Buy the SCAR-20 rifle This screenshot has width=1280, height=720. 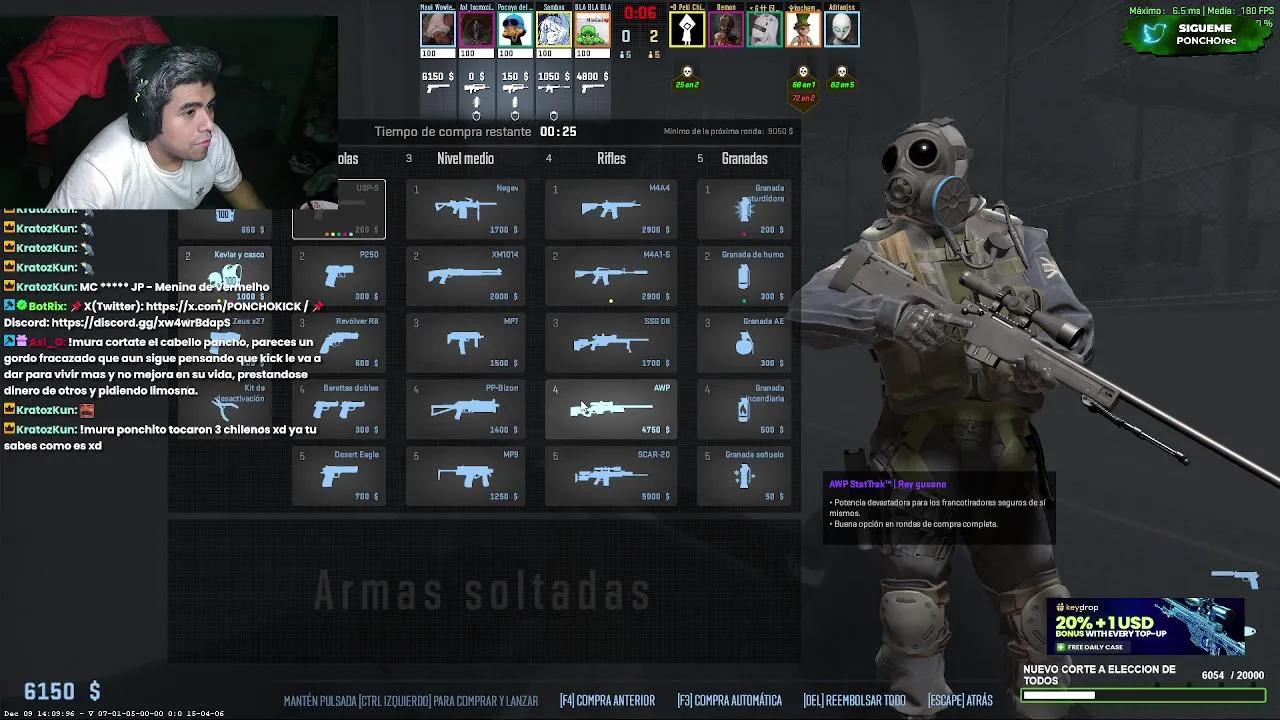611,475
